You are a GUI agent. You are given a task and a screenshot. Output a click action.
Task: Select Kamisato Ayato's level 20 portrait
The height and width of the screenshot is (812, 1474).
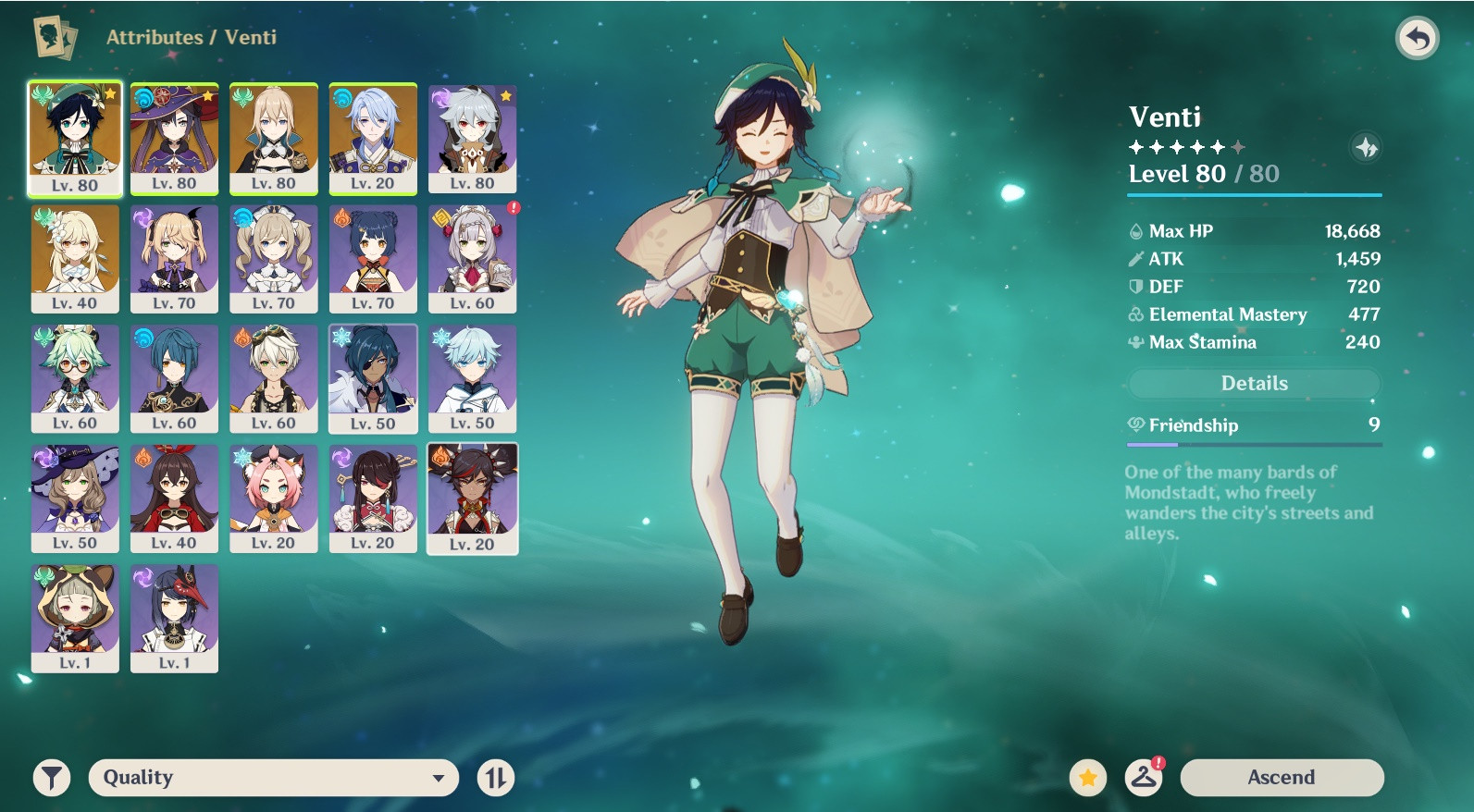tap(373, 138)
